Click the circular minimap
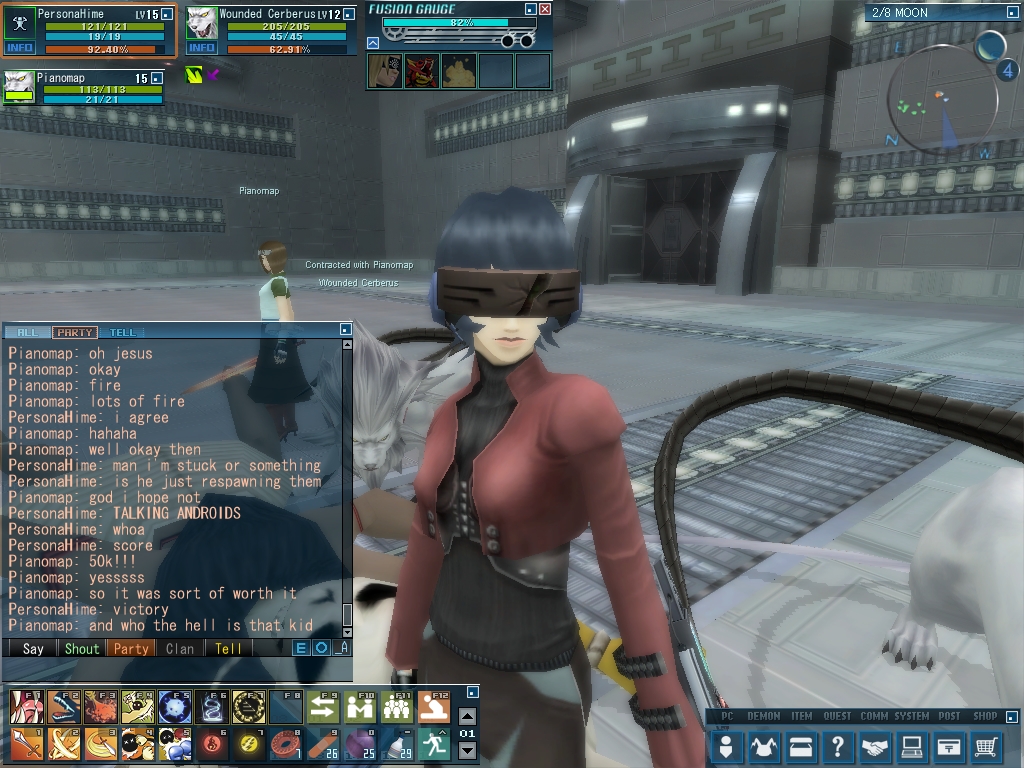Image resolution: width=1024 pixels, height=768 pixels. coord(942,100)
